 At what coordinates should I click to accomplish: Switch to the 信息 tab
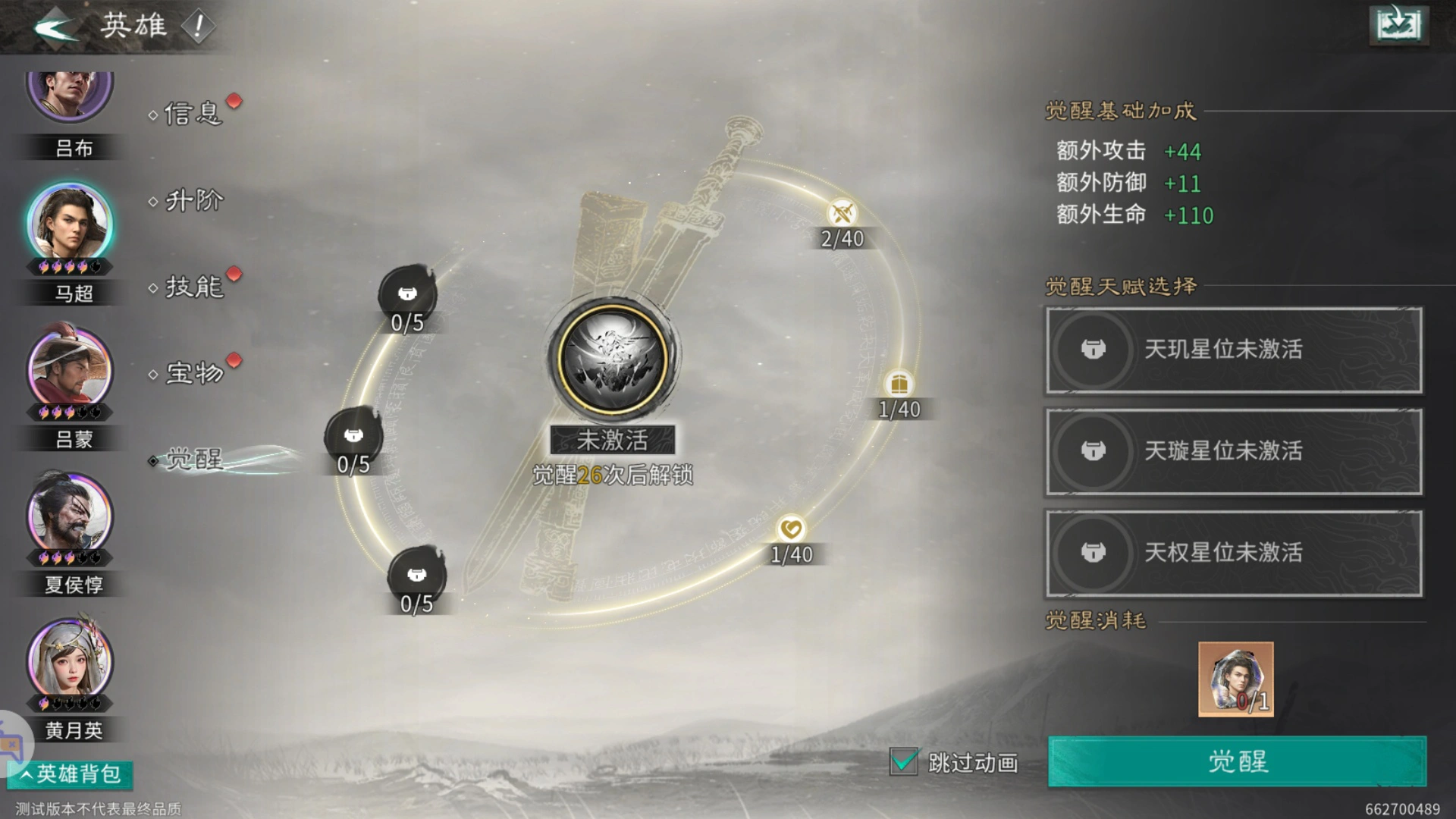click(x=193, y=114)
